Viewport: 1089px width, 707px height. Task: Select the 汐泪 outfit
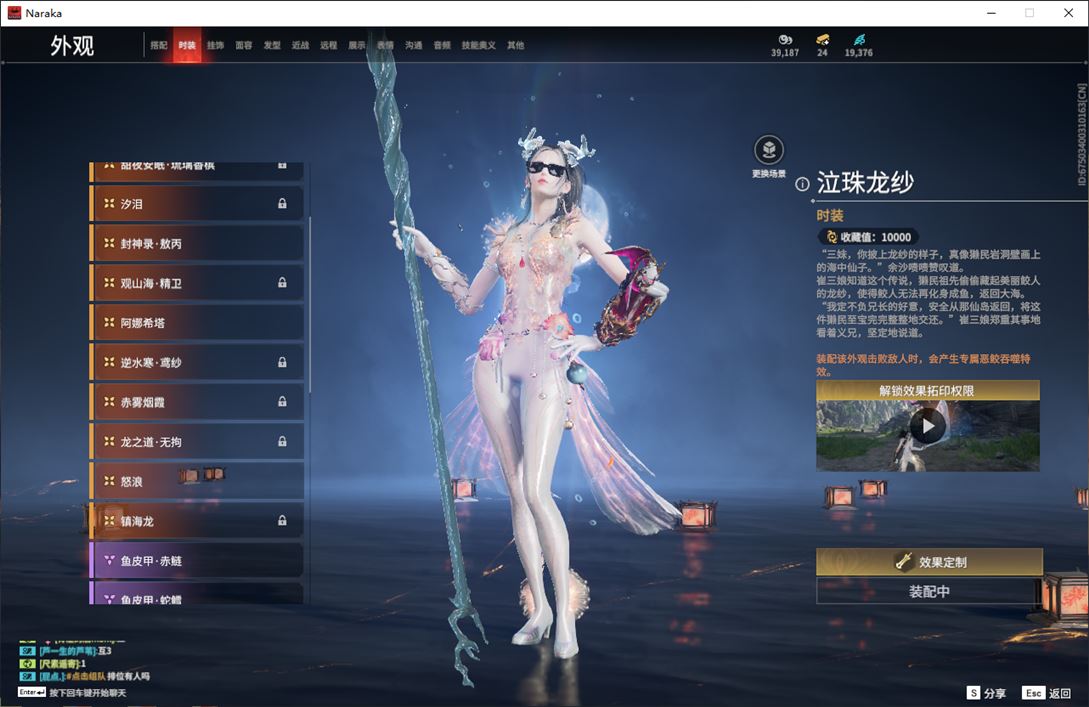click(197, 204)
